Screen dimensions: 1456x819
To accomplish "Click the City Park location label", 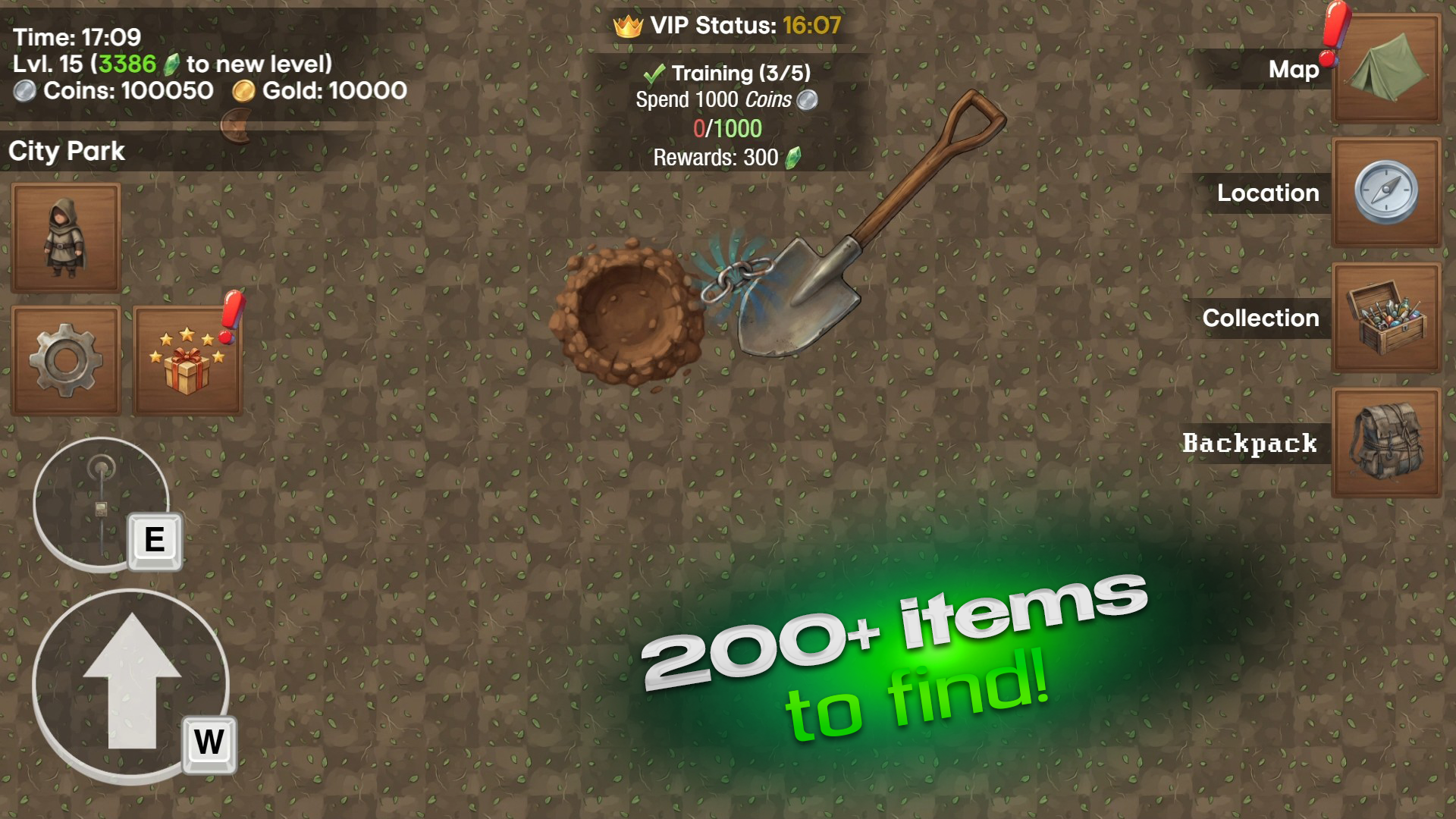I will (66, 151).
